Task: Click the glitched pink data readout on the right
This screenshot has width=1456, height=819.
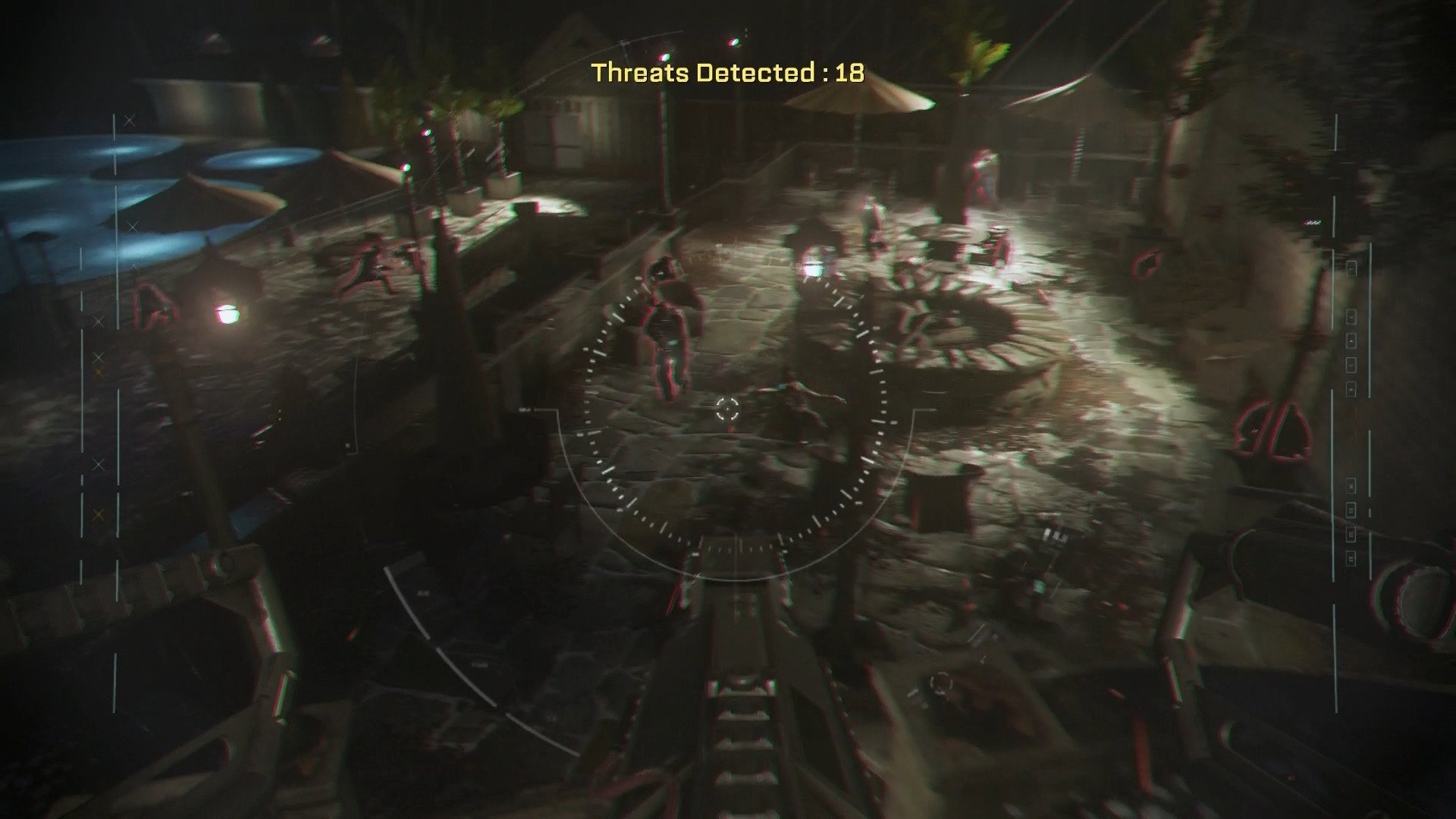Action: click(x=1312, y=221)
